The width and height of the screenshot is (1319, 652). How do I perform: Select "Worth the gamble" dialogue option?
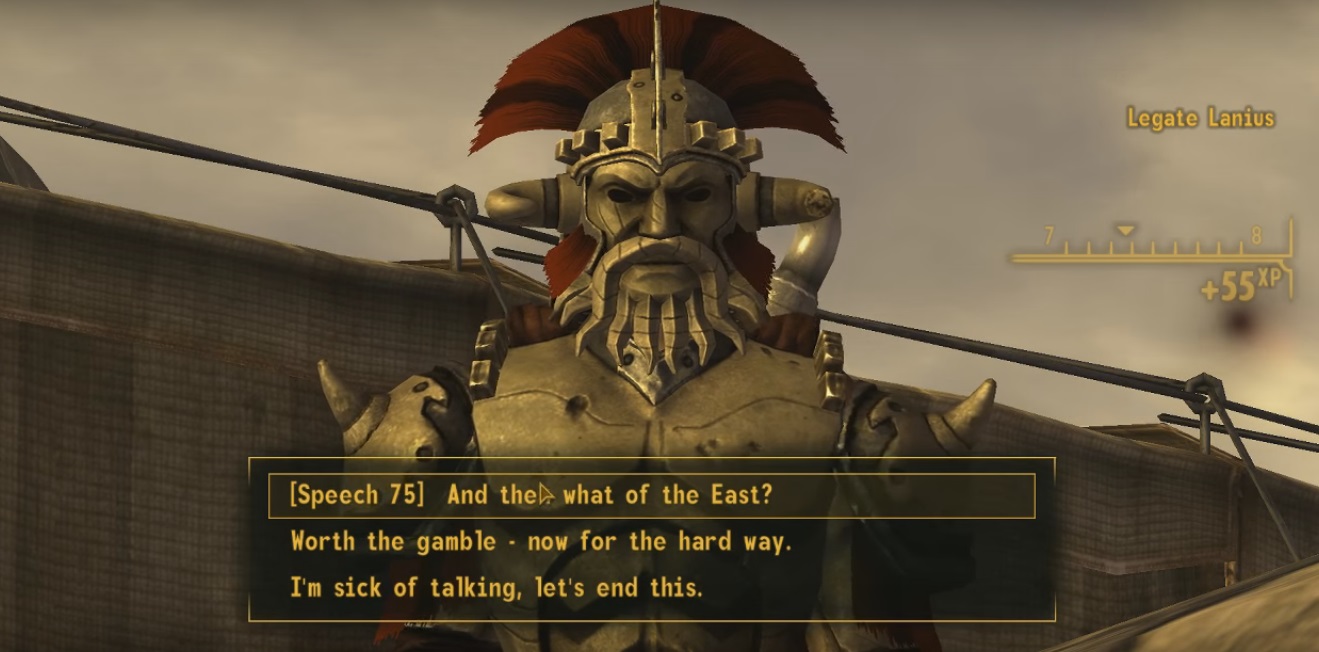click(540, 542)
